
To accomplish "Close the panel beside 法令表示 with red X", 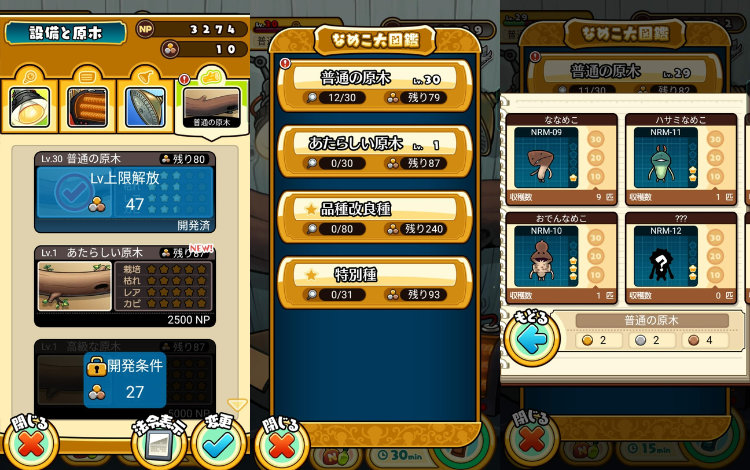I will click(28, 441).
